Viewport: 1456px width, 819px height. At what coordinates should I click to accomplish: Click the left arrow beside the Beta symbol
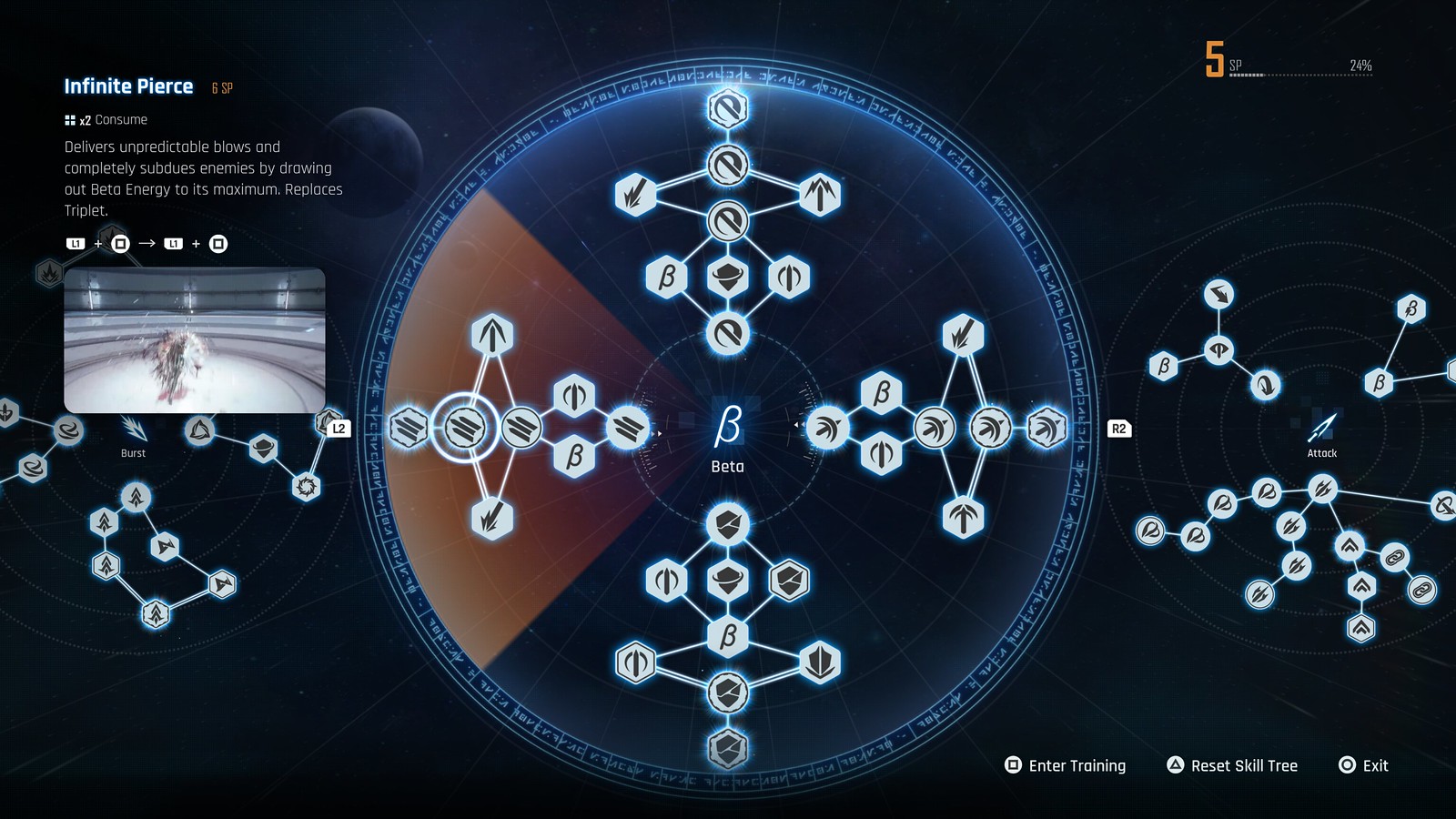798,424
